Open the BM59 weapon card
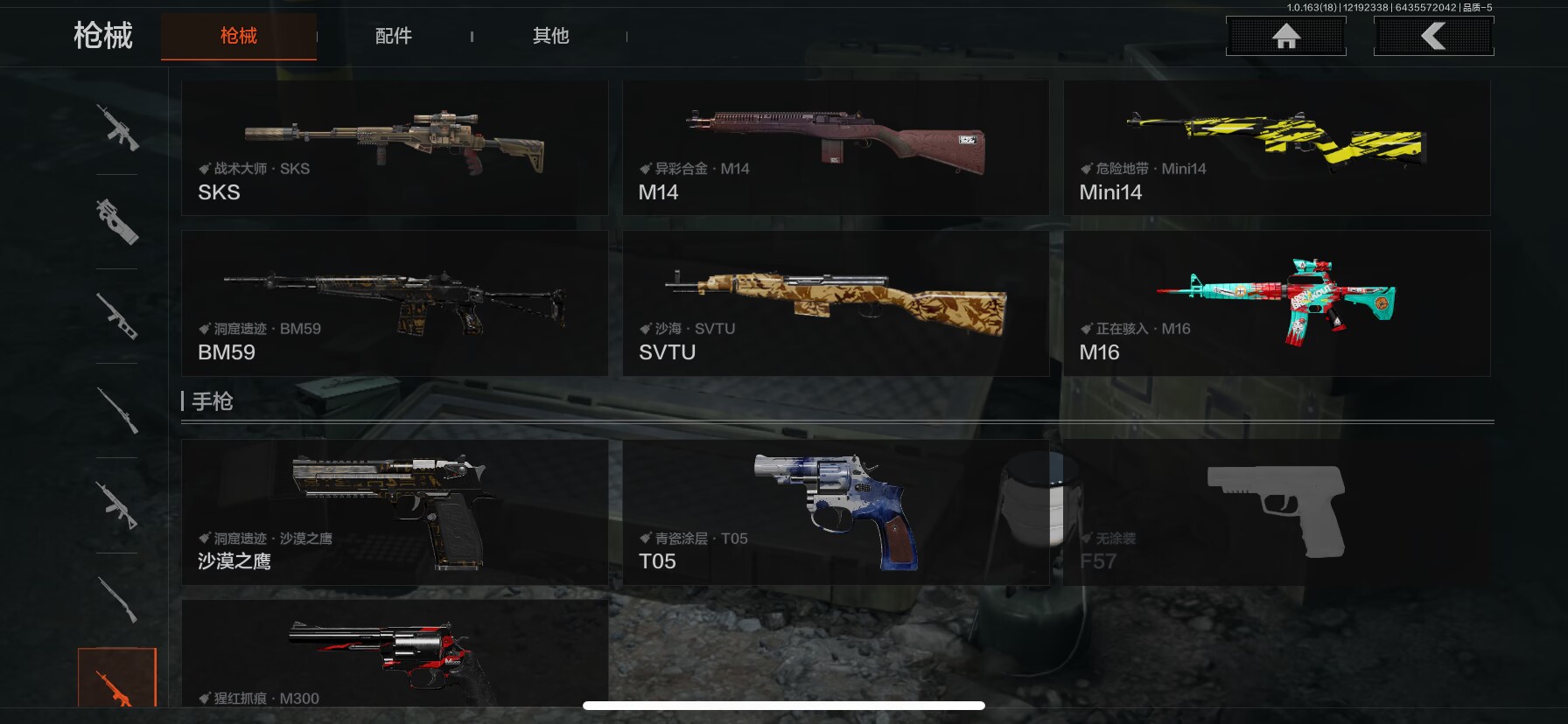 (x=394, y=303)
